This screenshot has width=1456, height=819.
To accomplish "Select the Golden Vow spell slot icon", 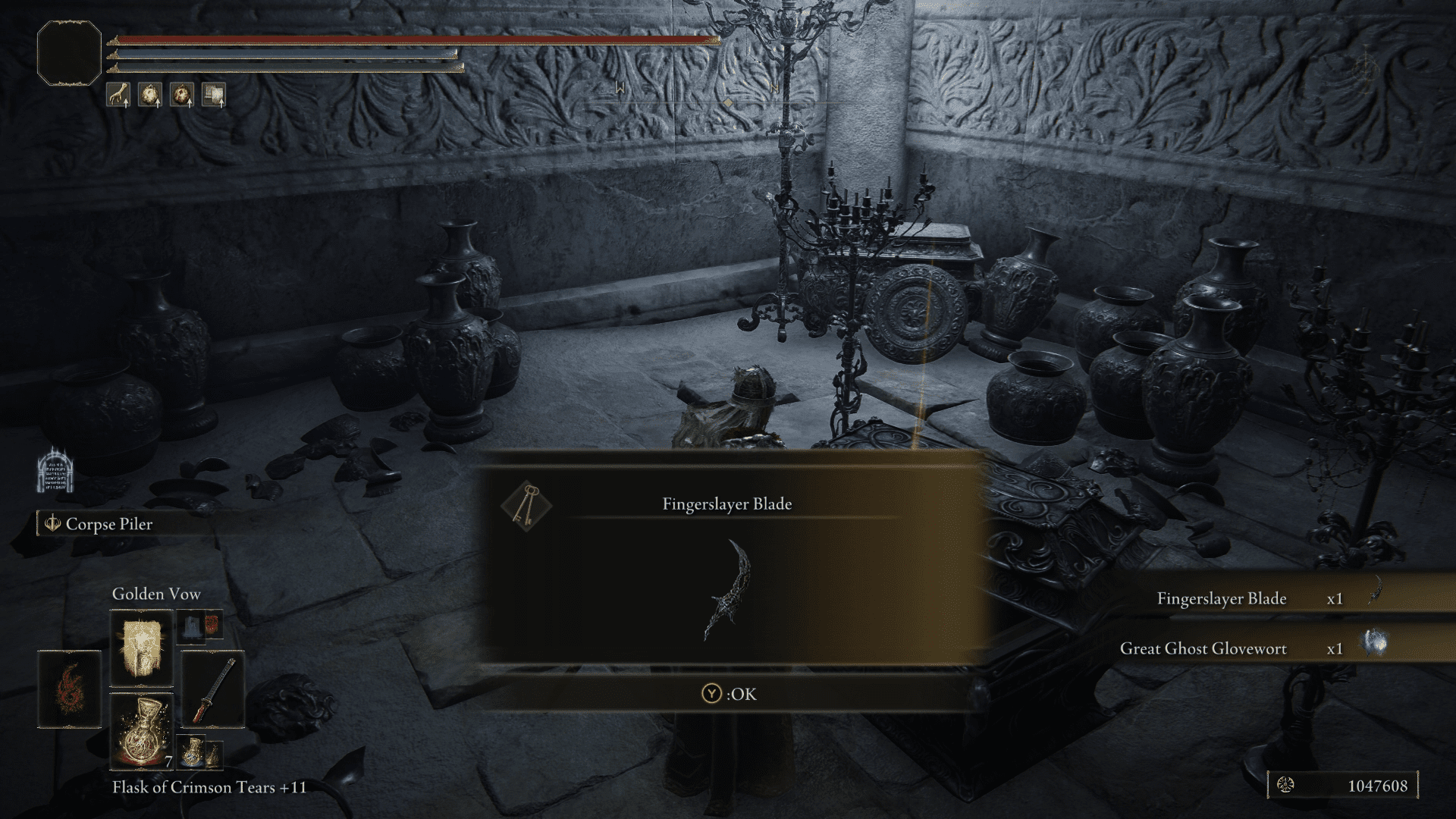I will point(141,648).
